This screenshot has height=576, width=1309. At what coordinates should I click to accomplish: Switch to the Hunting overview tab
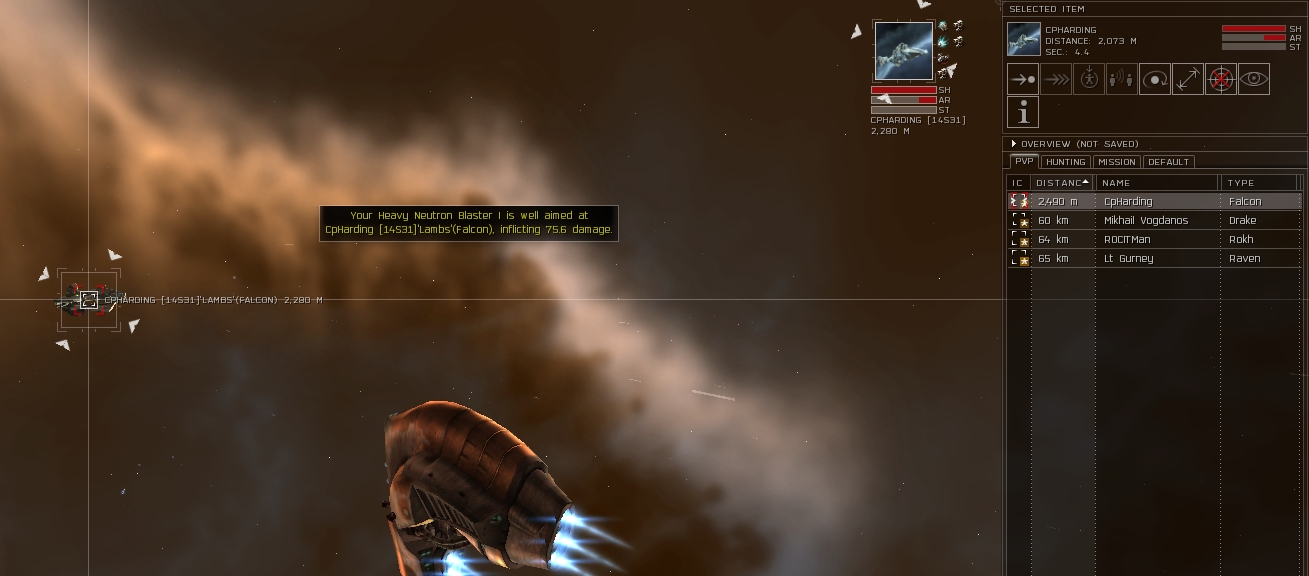tap(1065, 162)
